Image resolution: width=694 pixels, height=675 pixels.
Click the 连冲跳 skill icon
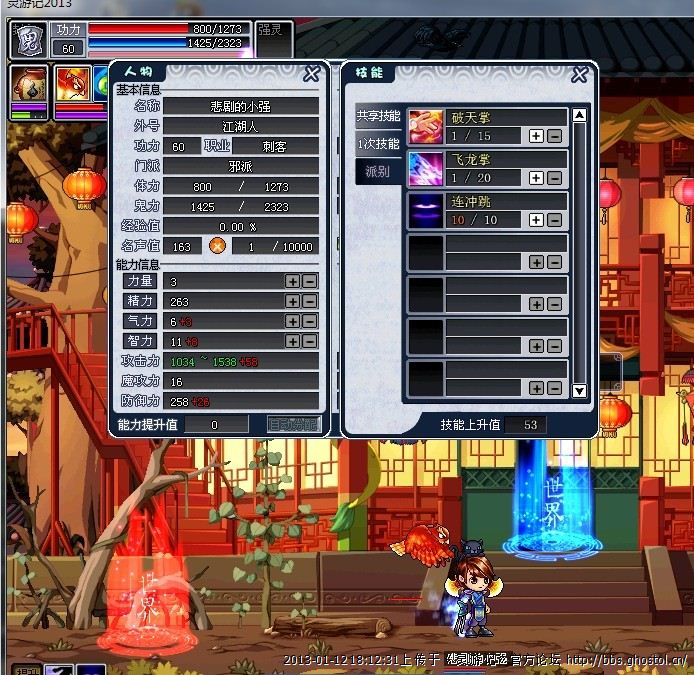pyautogui.click(x=426, y=211)
